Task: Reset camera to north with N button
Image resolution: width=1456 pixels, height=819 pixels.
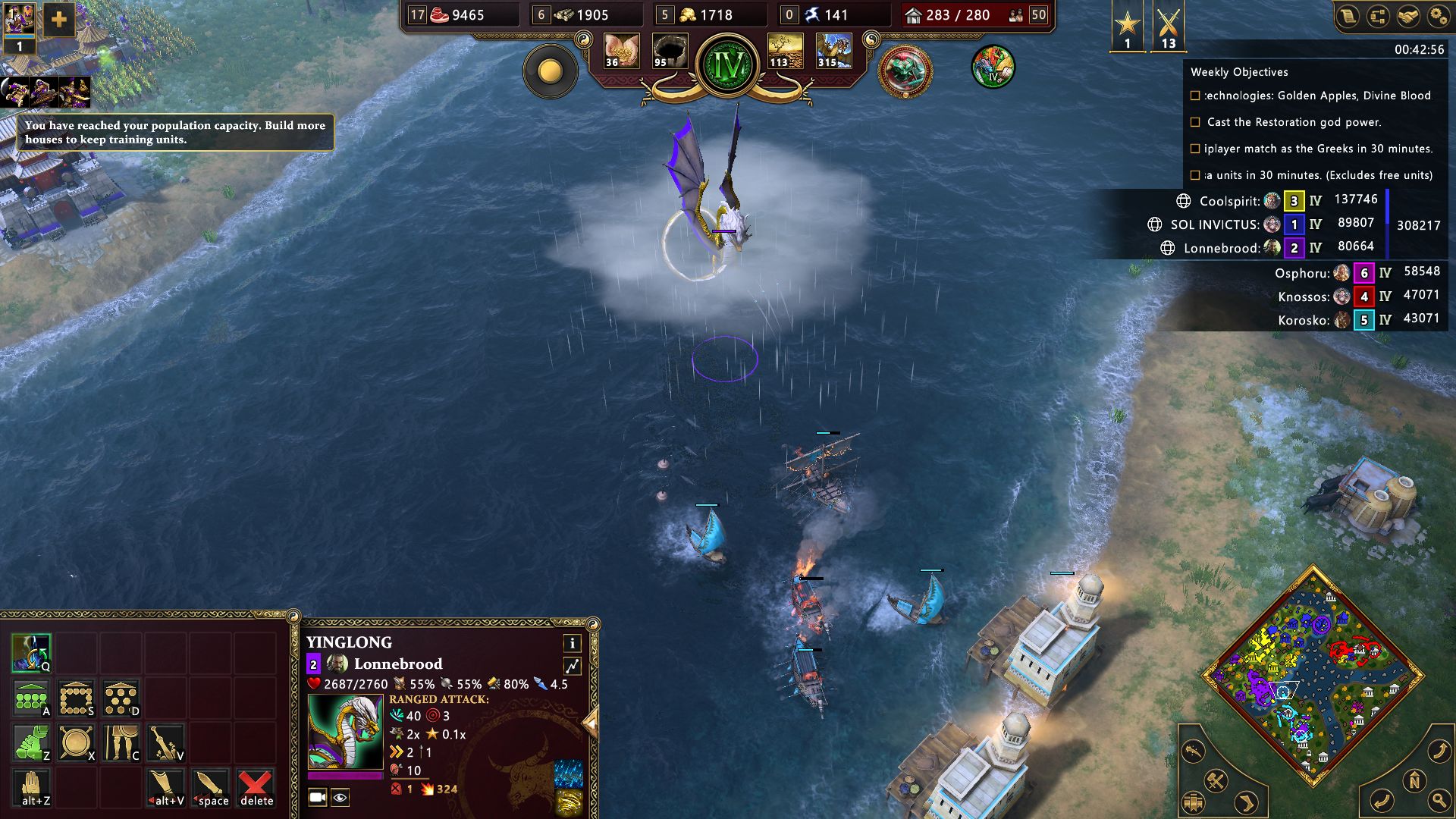Action: tap(1414, 781)
